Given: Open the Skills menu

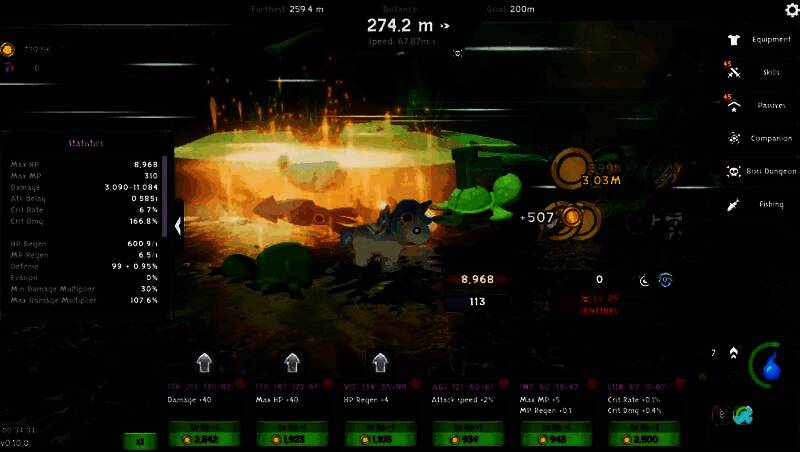Looking at the screenshot, I should [x=760, y=72].
